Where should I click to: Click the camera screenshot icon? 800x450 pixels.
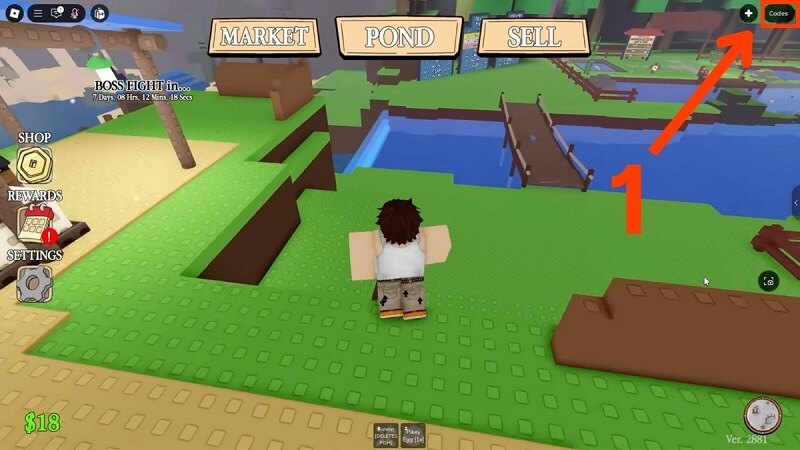[767, 282]
